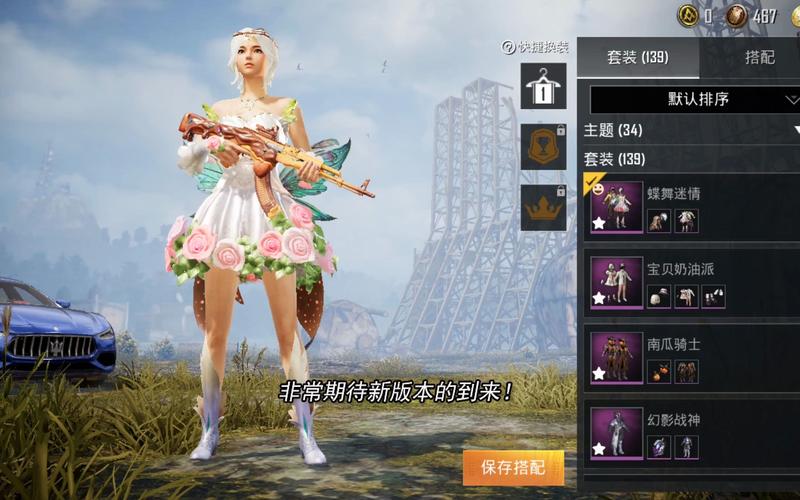Open the 快捷换装 quick-change help
Viewport: 800px width, 500px height.
click(x=535, y=47)
